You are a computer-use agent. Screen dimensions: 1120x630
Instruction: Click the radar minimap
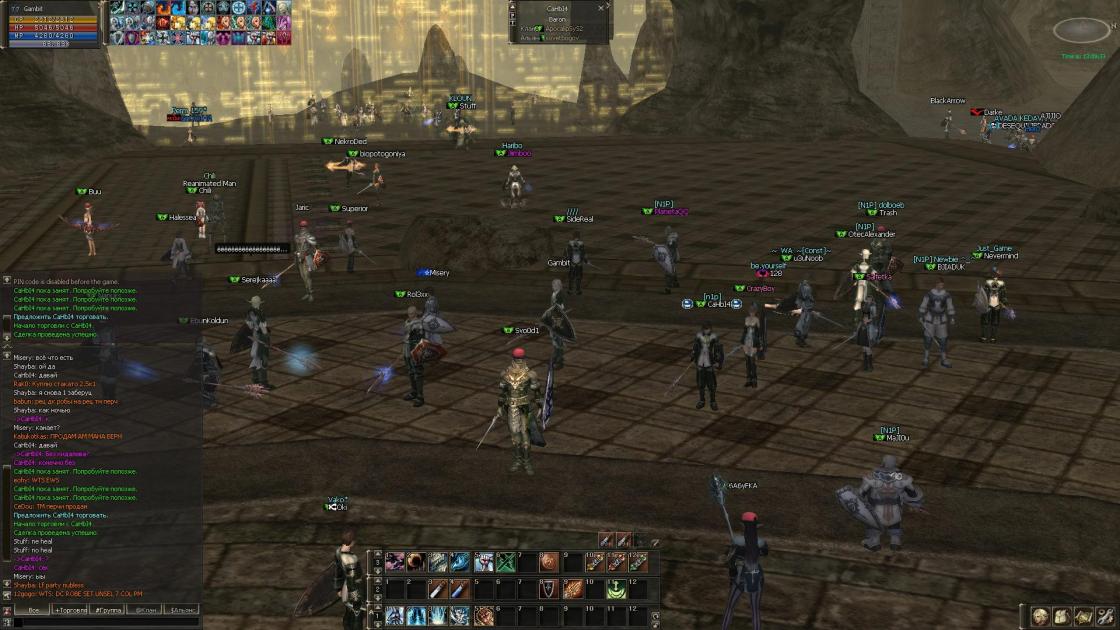coord(1082,31)
